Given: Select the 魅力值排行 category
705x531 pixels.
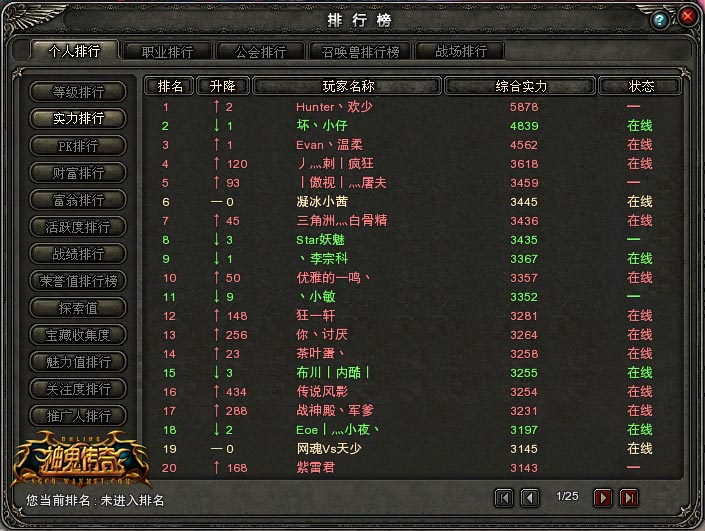Looking at the screenshot, I should coord(78,362).
